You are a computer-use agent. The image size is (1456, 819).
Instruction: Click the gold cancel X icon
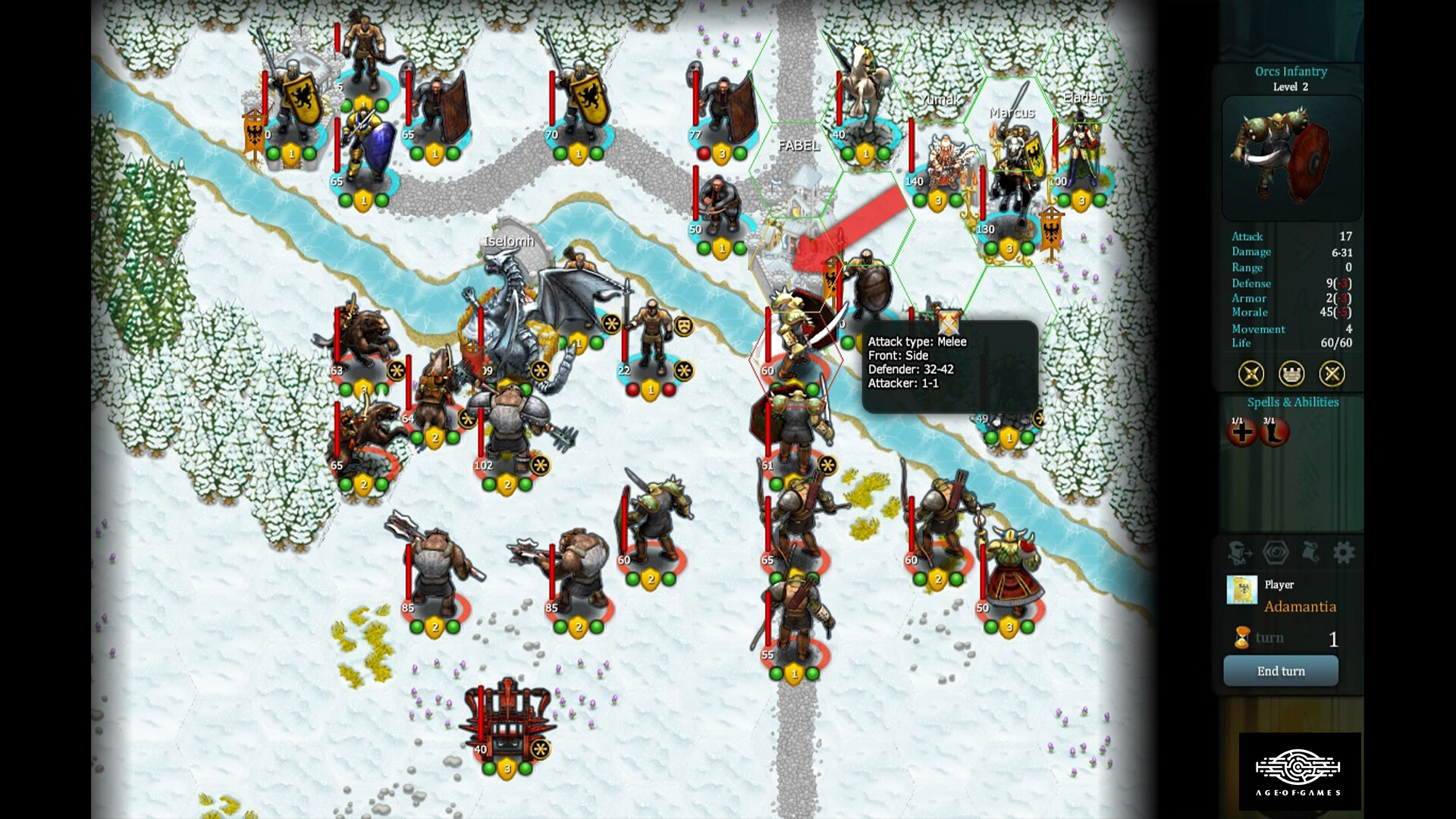[x=1332, y=374]
